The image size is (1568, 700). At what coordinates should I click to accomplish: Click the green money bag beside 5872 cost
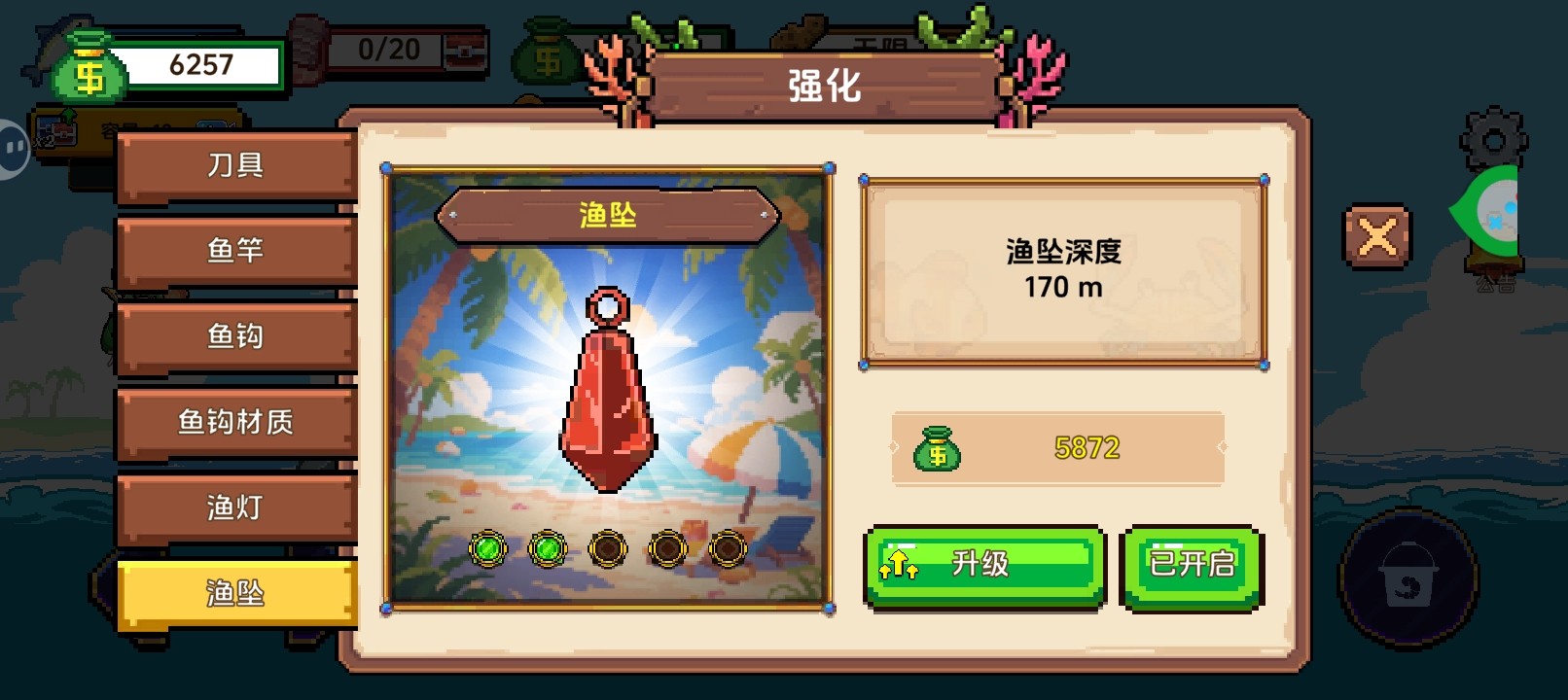940,447
